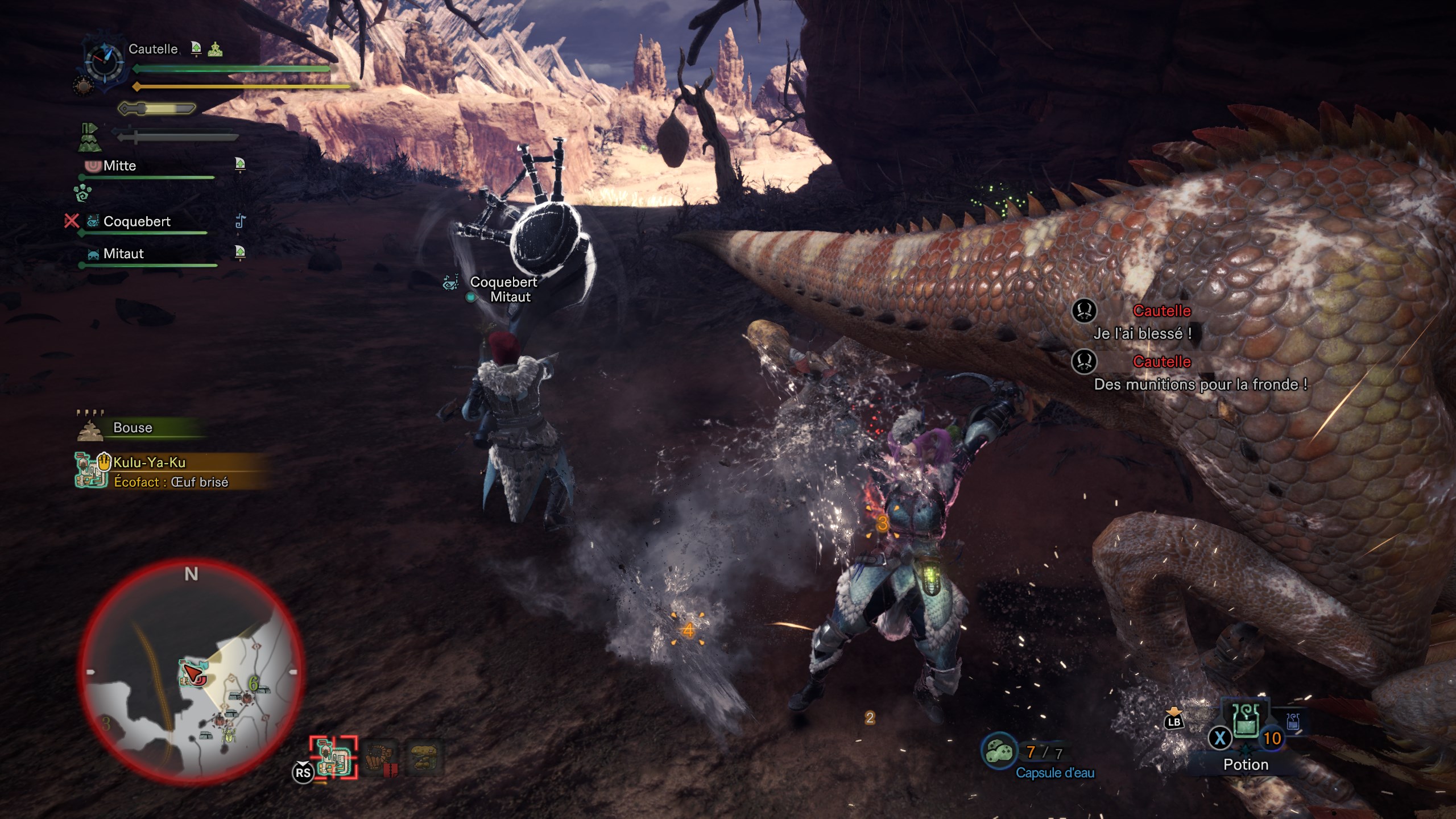Open the red-framed map icon in the bottom bar
Screen dimensions: 1456x819
tap(334, 757)
